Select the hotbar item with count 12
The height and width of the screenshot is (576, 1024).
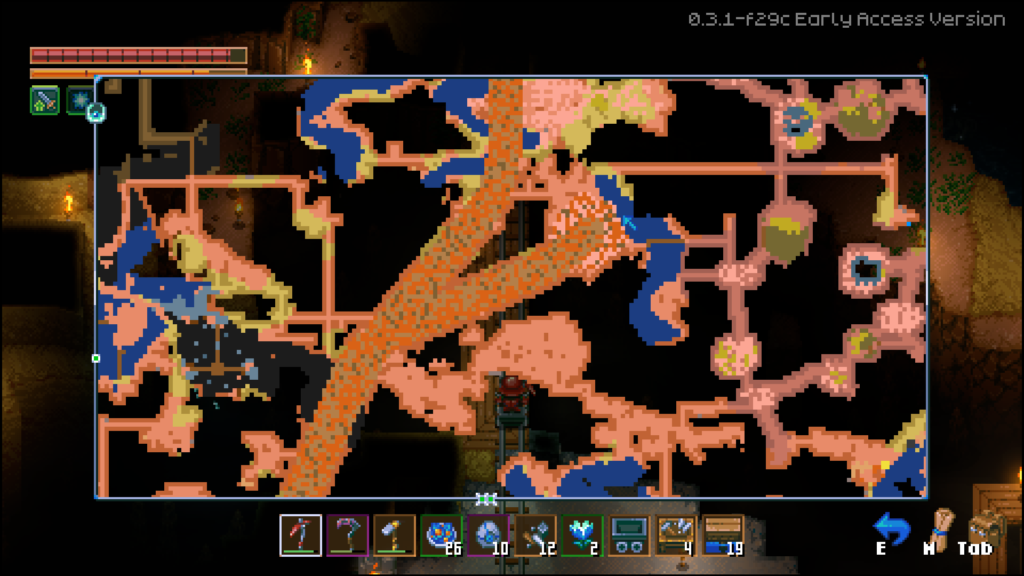click(x=535, y=535)
